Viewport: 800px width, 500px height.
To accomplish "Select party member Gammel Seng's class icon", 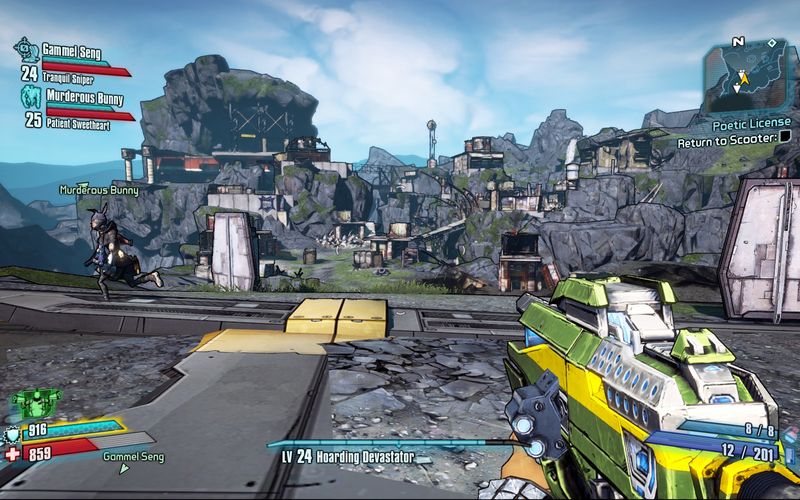I will (x=25, y=48).
